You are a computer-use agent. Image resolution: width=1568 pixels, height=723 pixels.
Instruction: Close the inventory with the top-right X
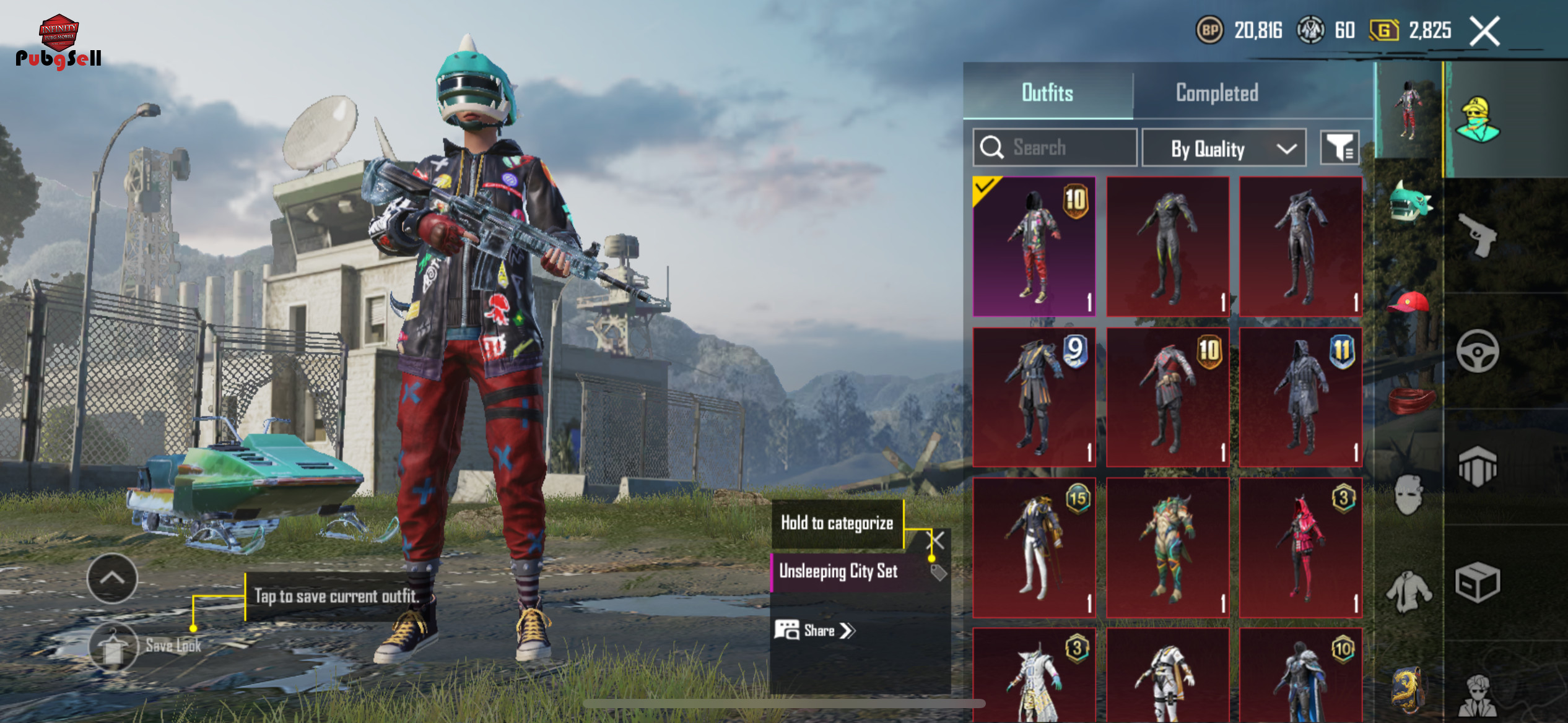pos(1484,31)
